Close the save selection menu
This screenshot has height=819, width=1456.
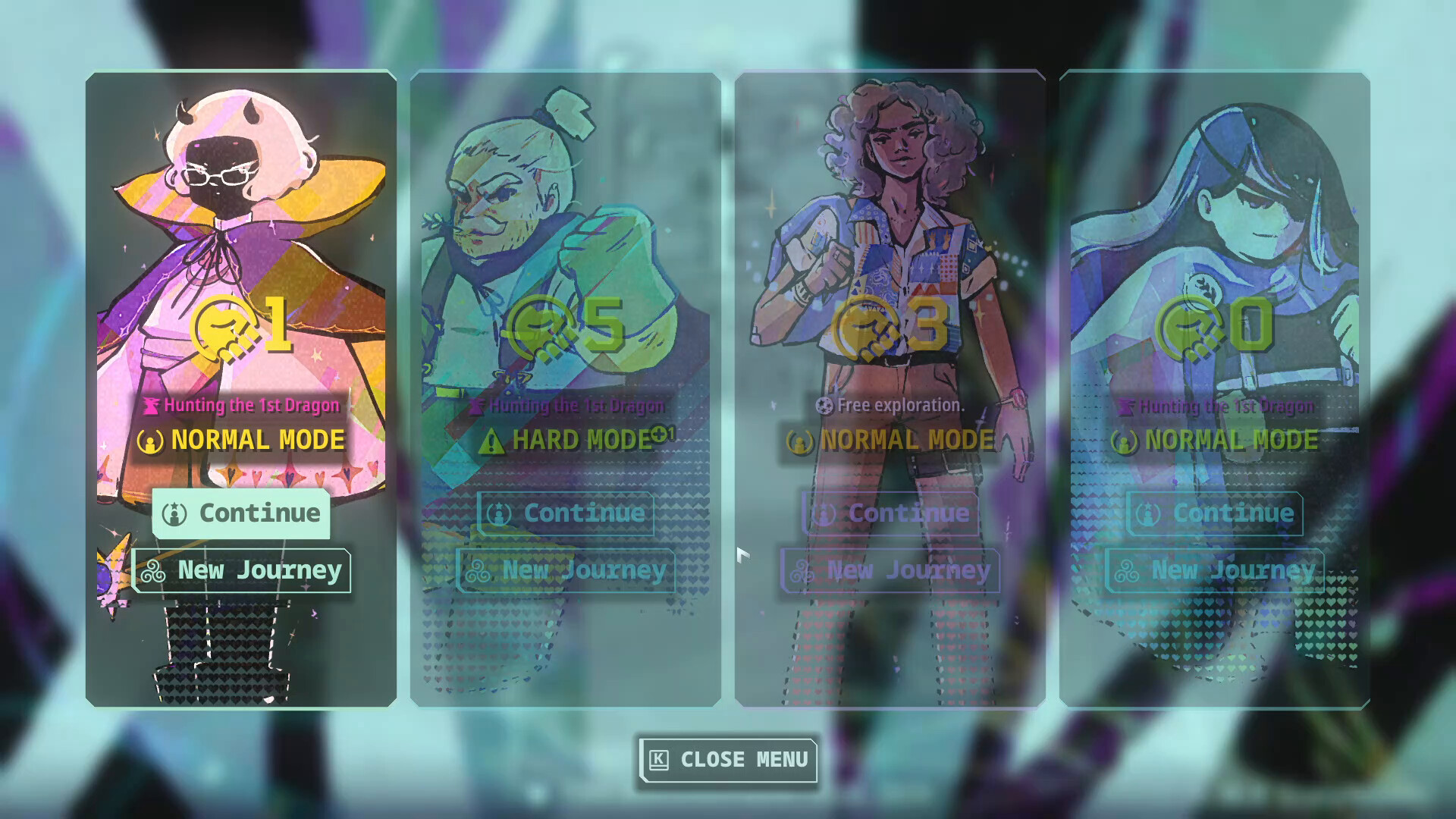tap(726, 761)
